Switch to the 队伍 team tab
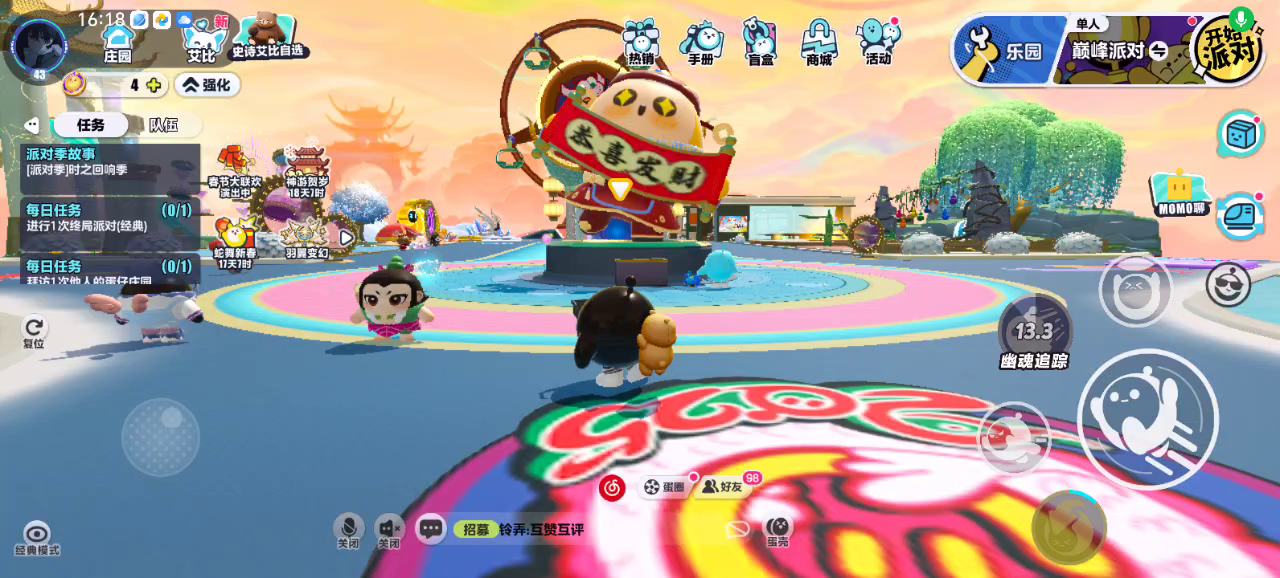Screen dimensions: 1280x578 [x=164, y=125]
